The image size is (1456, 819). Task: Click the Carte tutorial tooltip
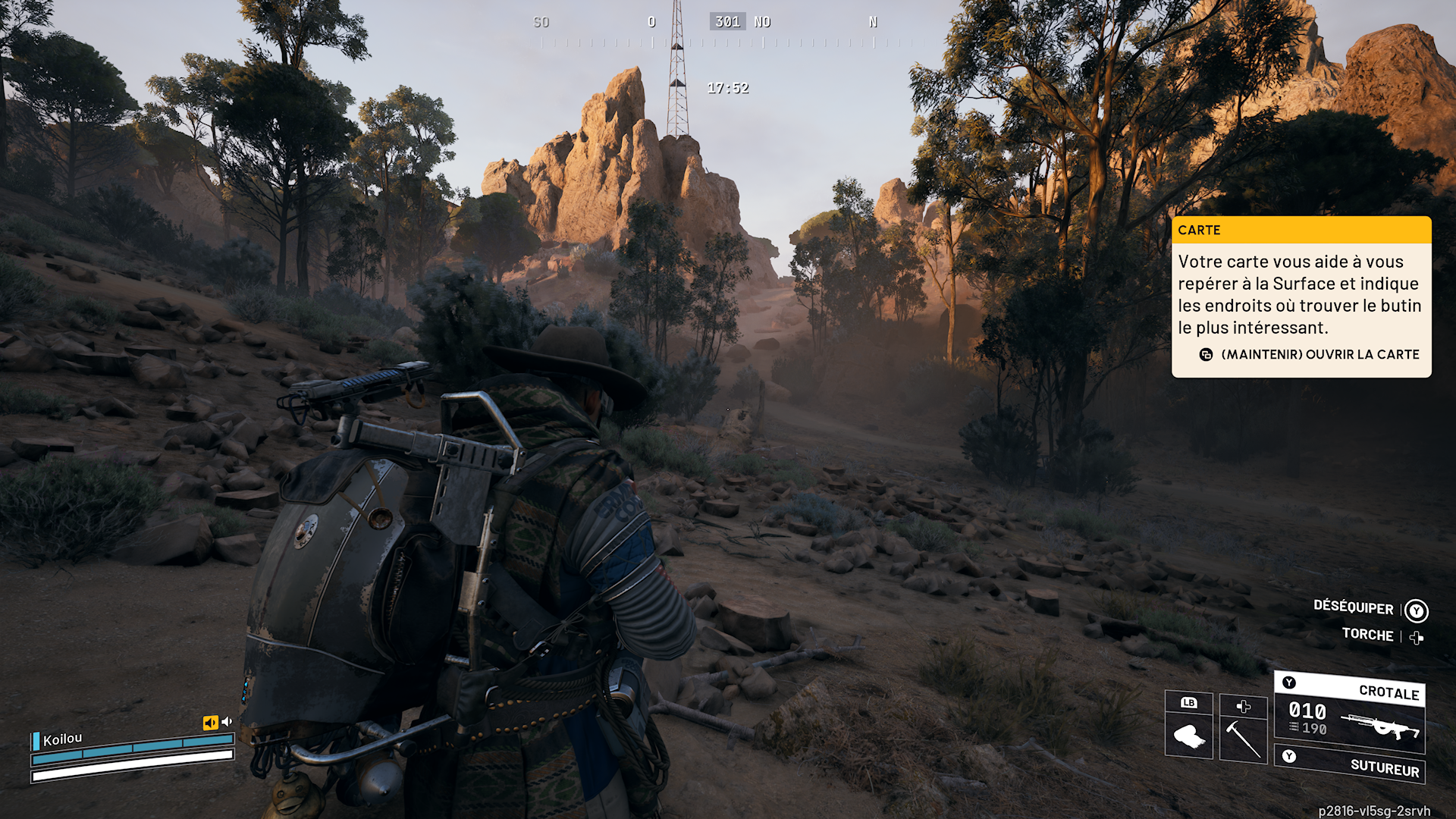pos(1301,297)
